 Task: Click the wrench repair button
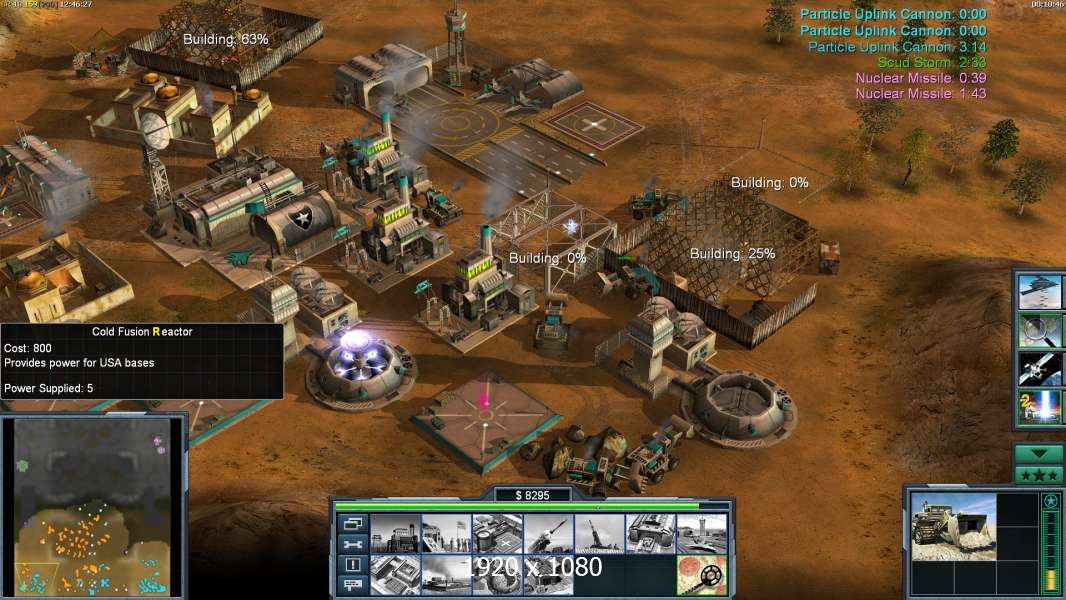(352, 544)
